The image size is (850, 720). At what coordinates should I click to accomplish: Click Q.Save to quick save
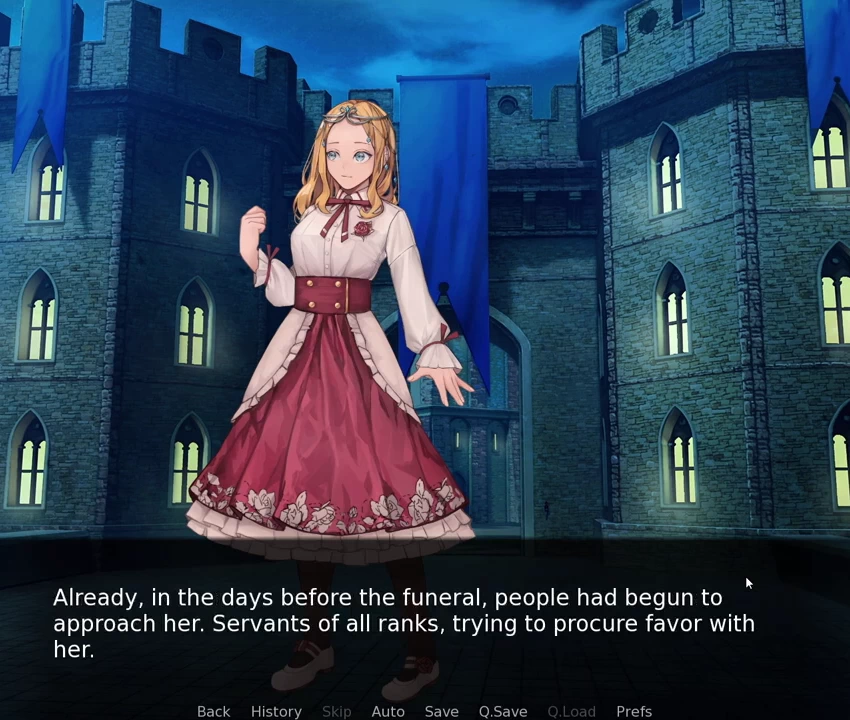tap(502, 711)
